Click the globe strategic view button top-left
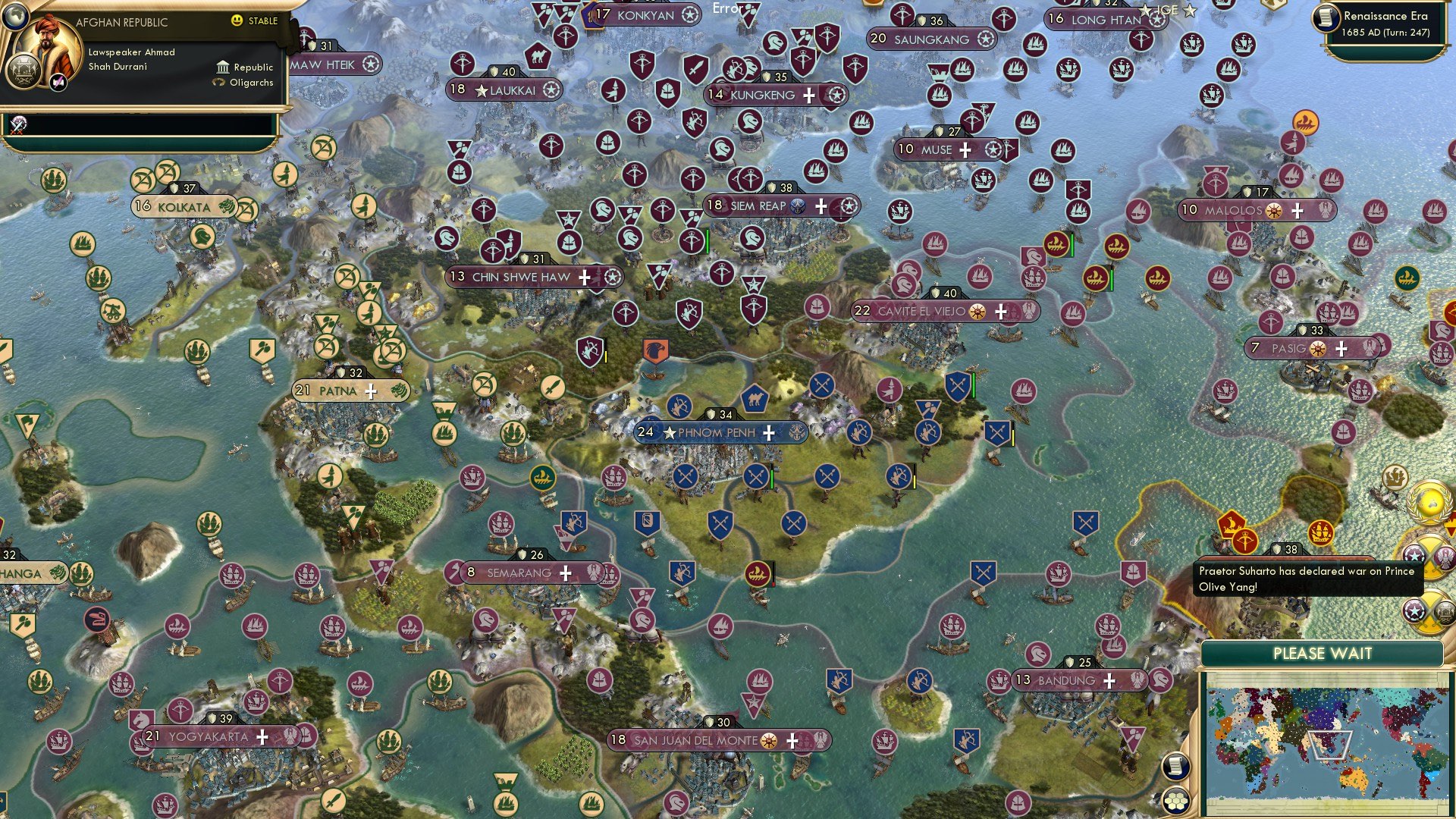 click(15, 15)
